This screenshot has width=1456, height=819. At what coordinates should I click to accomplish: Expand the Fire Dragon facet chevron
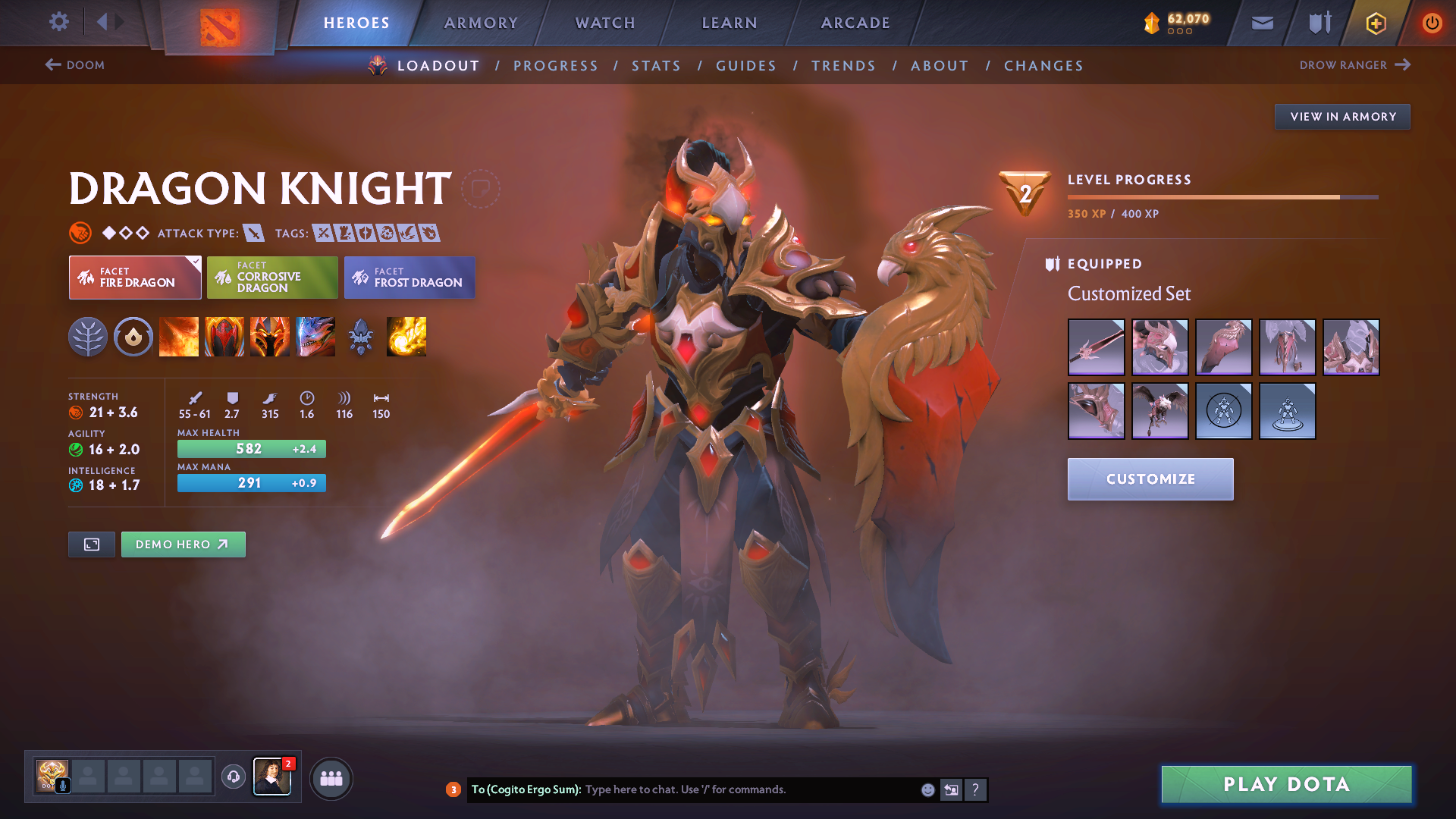[x=196, y=260]
